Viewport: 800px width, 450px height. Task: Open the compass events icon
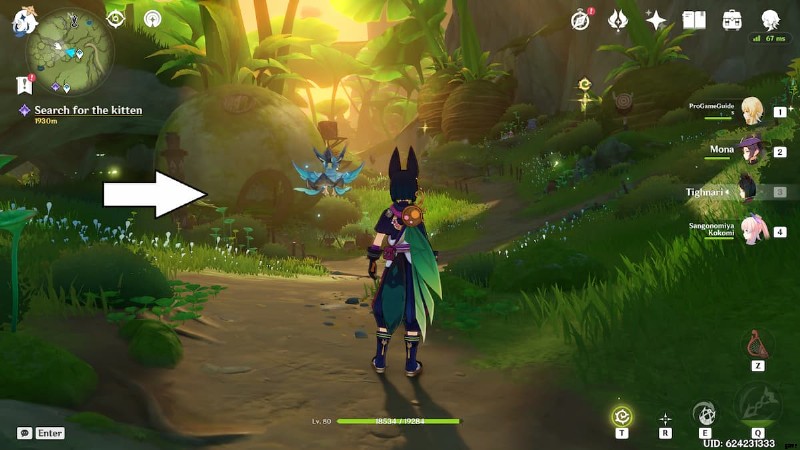[582, 19]
